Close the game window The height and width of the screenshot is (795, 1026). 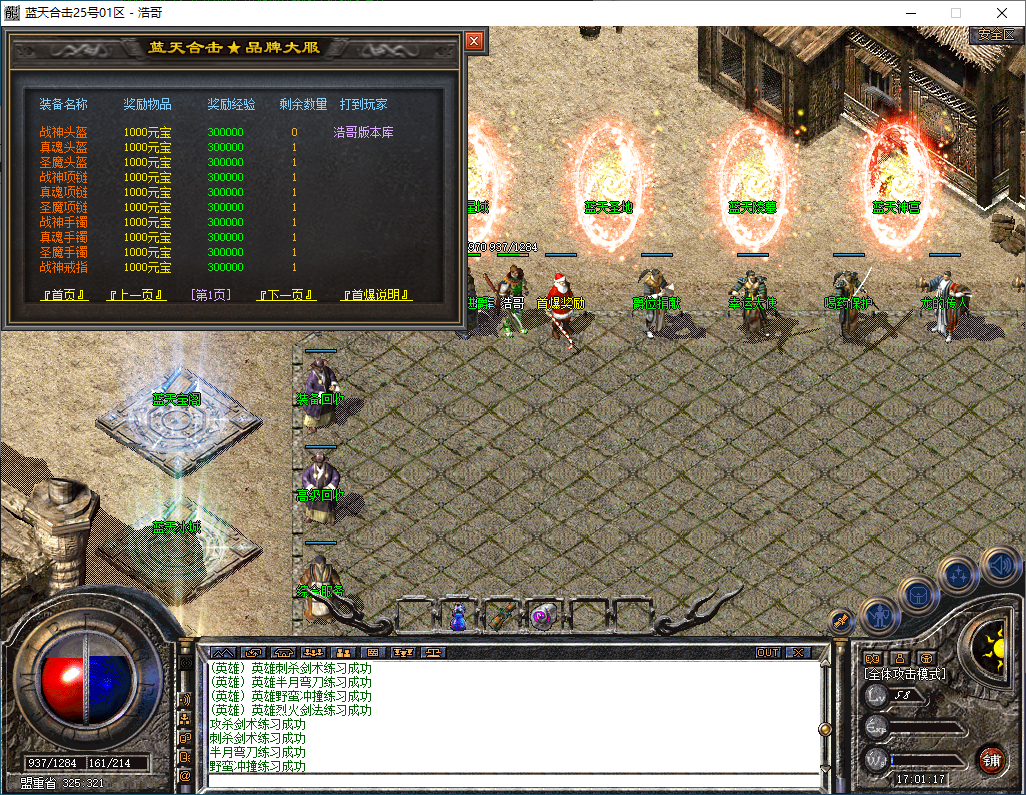(1002, 13)
